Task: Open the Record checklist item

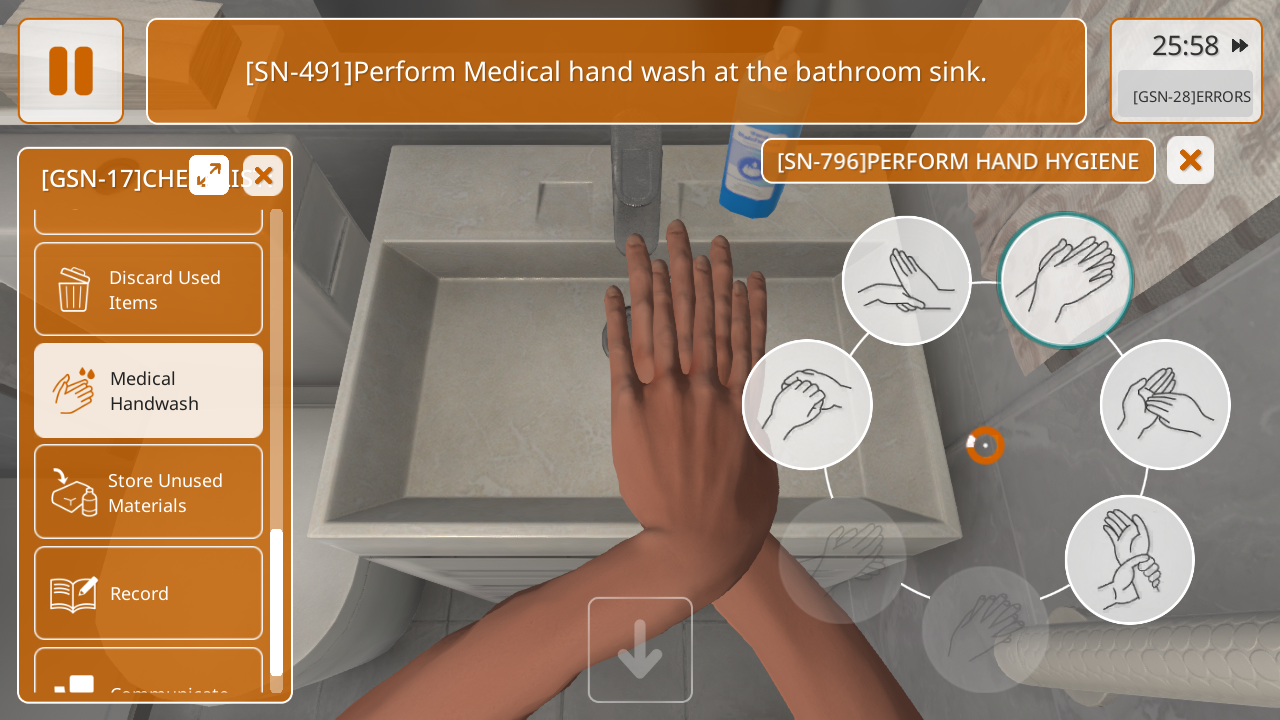Action: pos(148,593)
